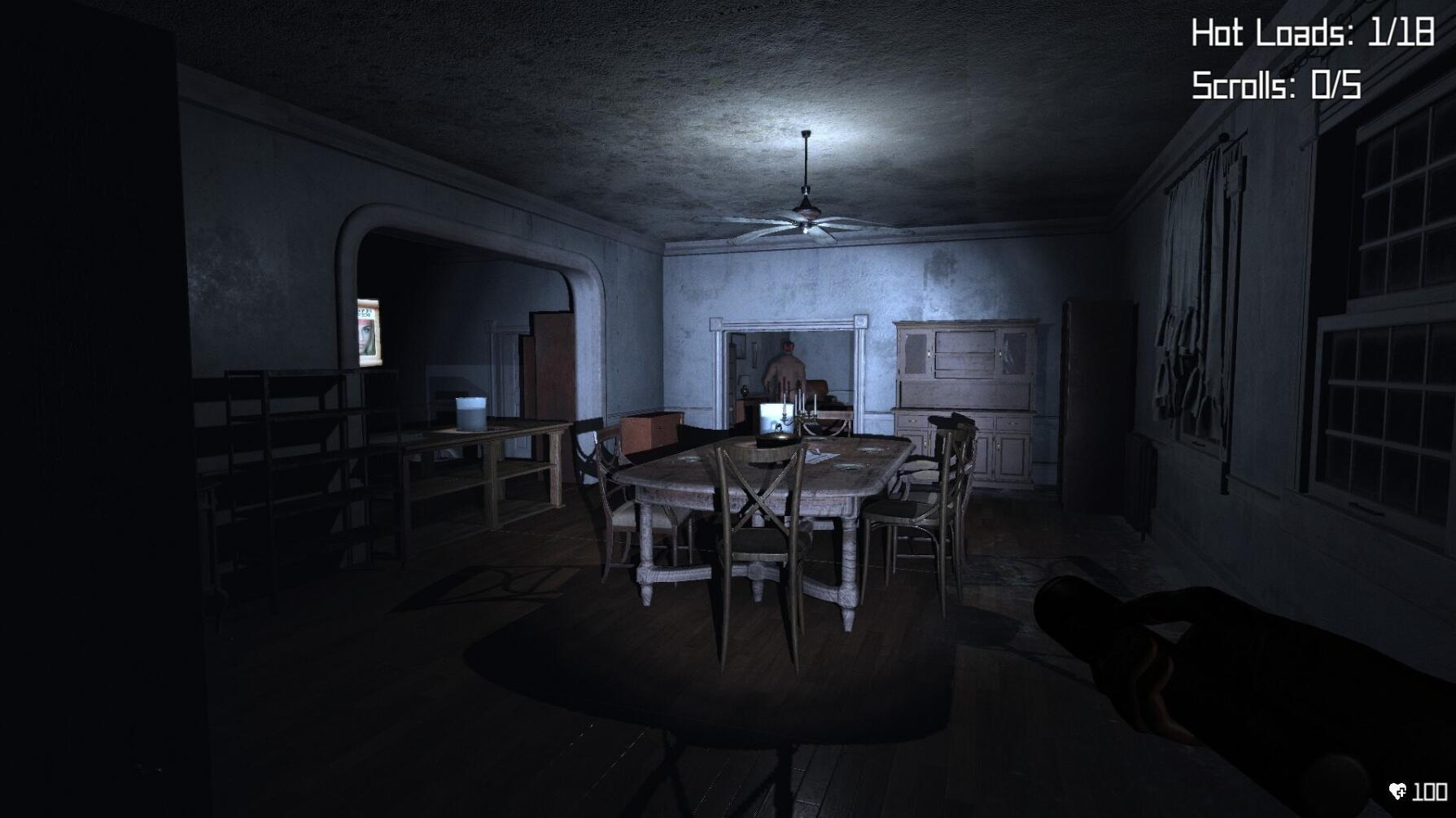The width and height of the screenshot is (1456, 818).
Task: Click the health heart icon
Action: pos(1396,791)
